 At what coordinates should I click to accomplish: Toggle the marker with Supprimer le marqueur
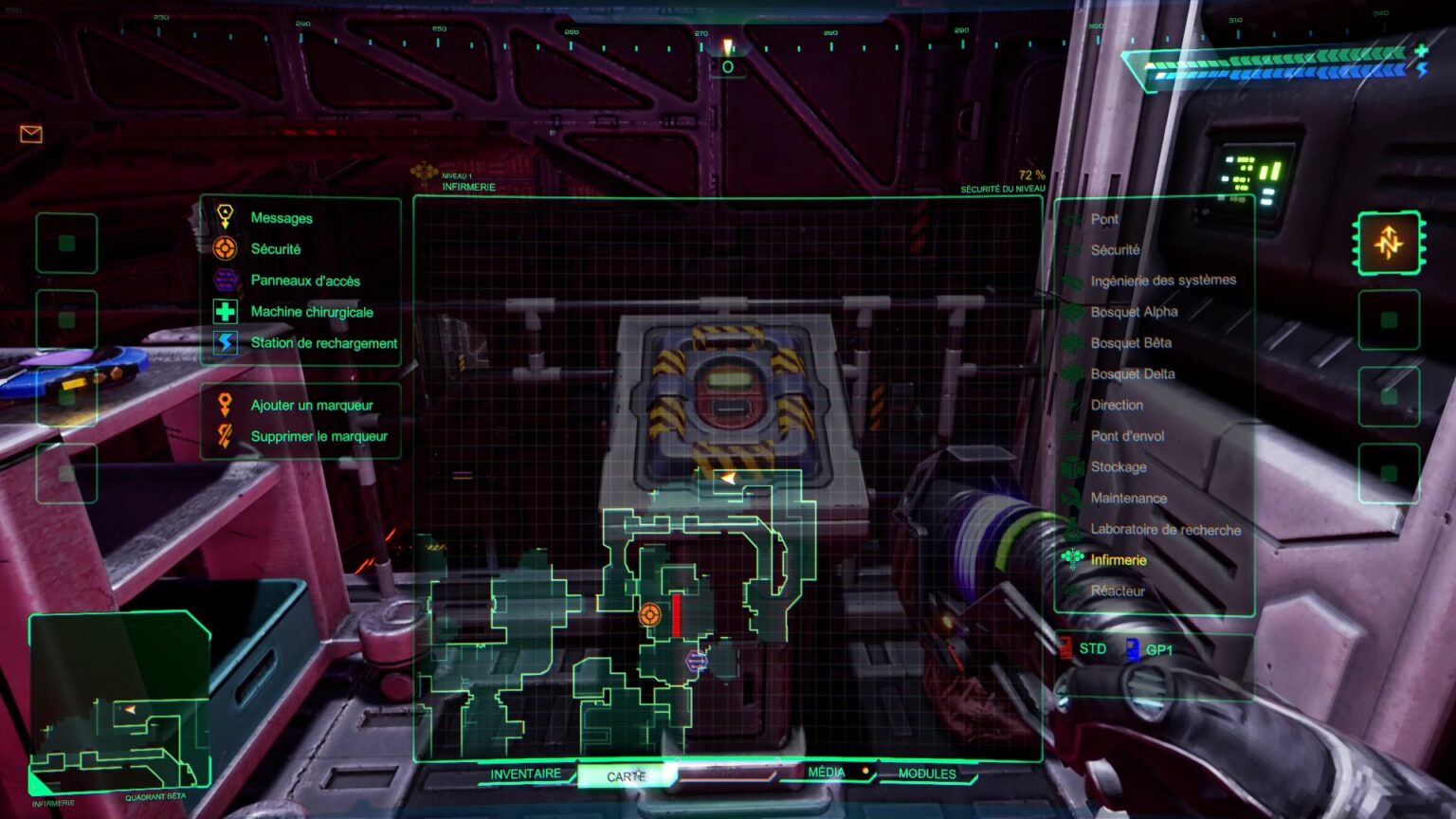pyautogui.click(x=225, y=436)
